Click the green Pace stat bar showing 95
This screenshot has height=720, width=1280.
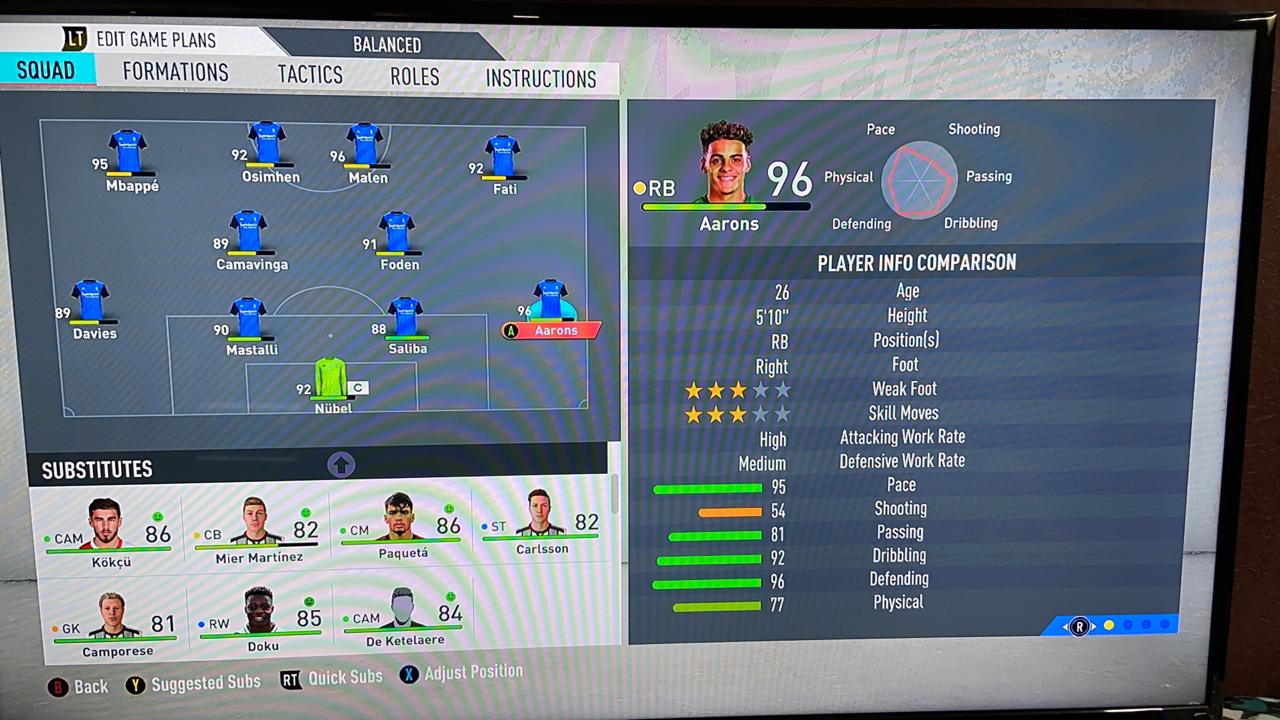[708, 487]
